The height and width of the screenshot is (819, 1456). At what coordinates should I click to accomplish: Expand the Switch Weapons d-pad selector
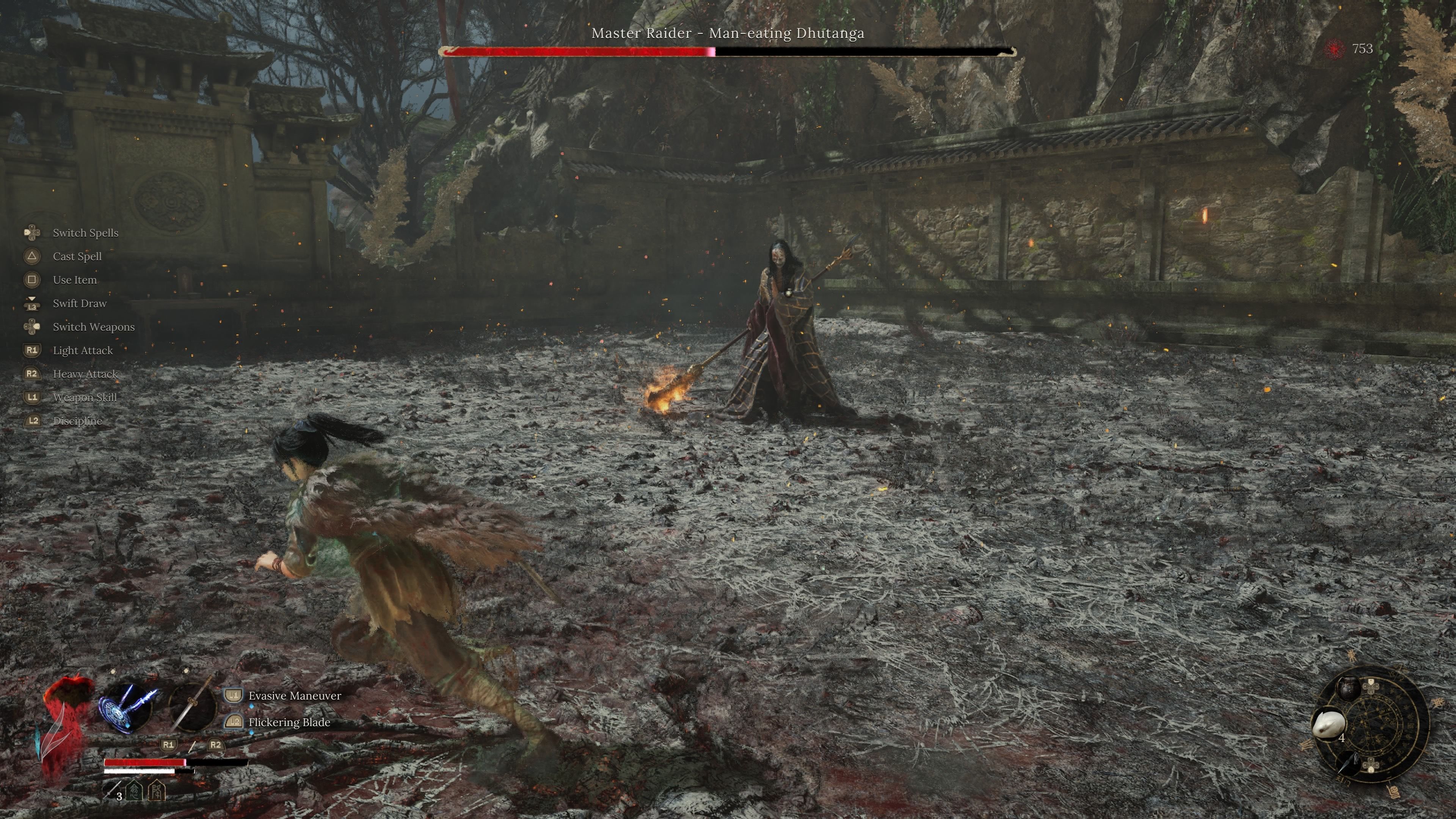tap(32, 327)
